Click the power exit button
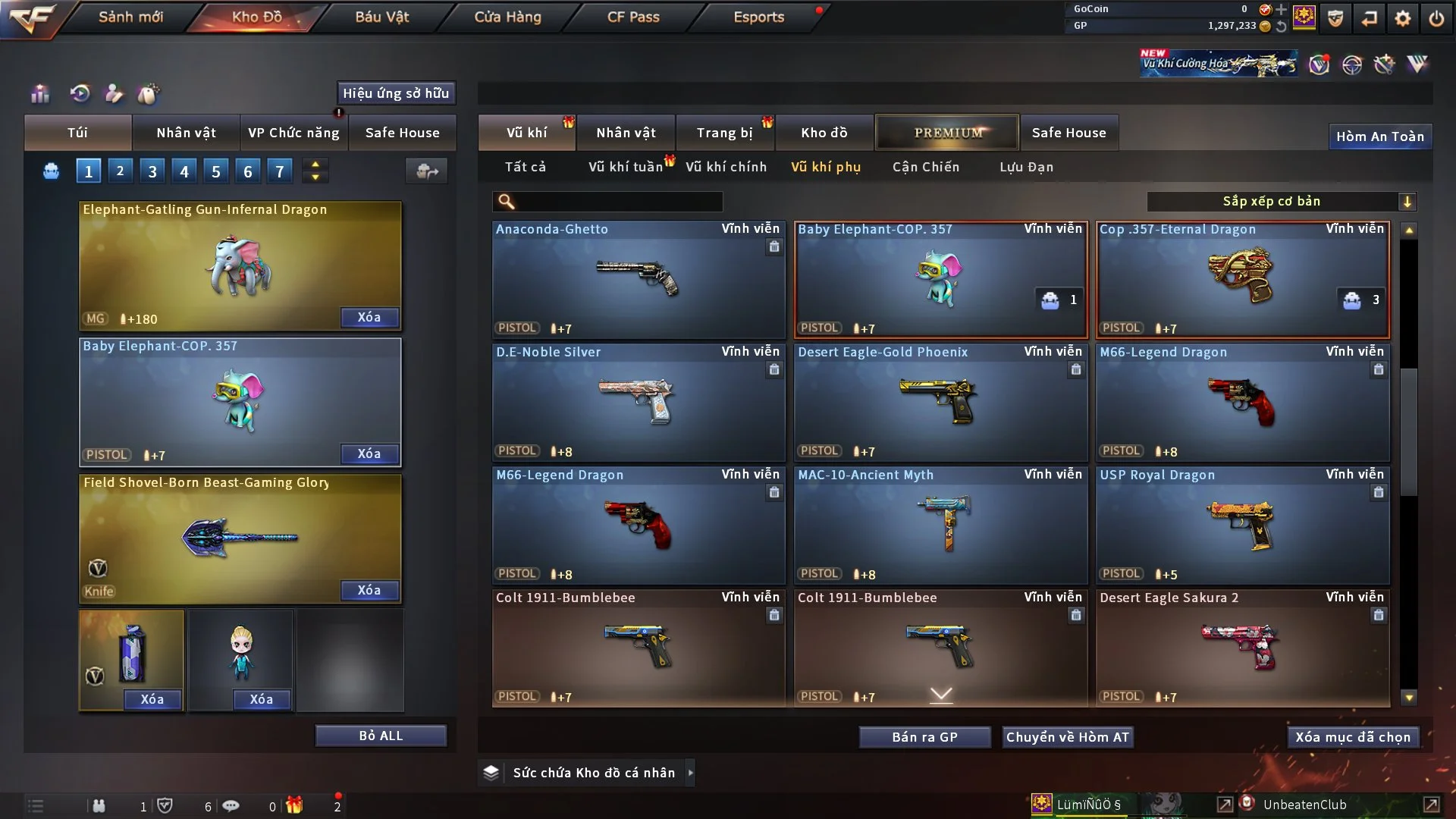 [1436, 18]
